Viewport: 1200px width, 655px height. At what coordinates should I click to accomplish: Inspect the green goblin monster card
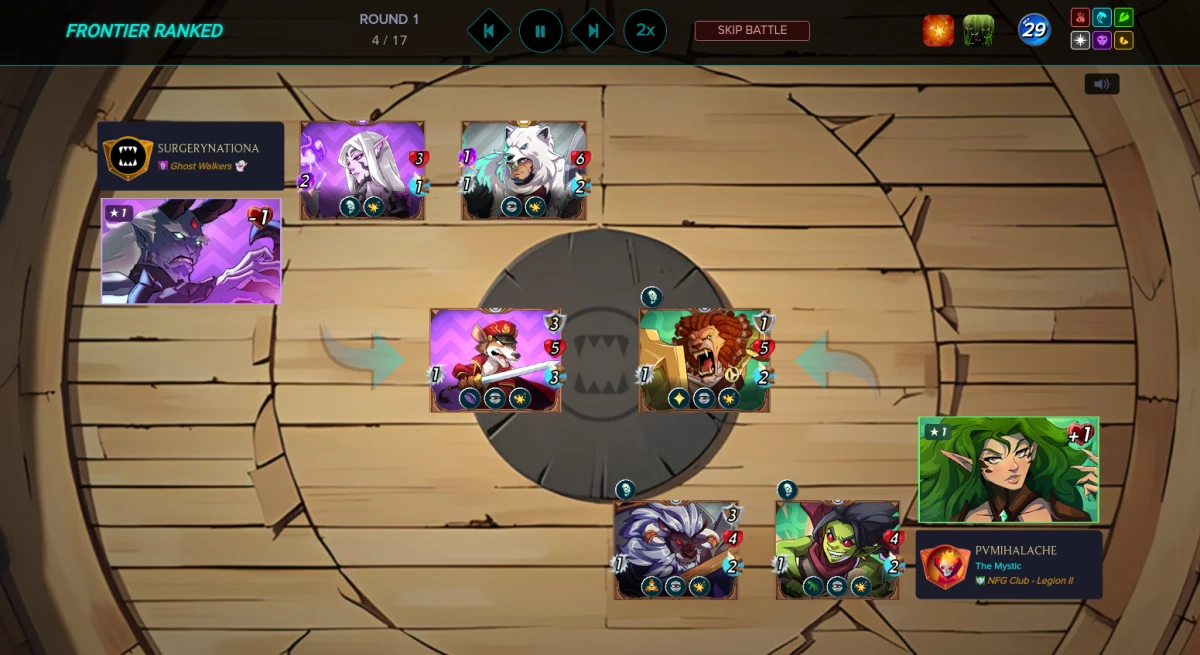pos(838,550)
